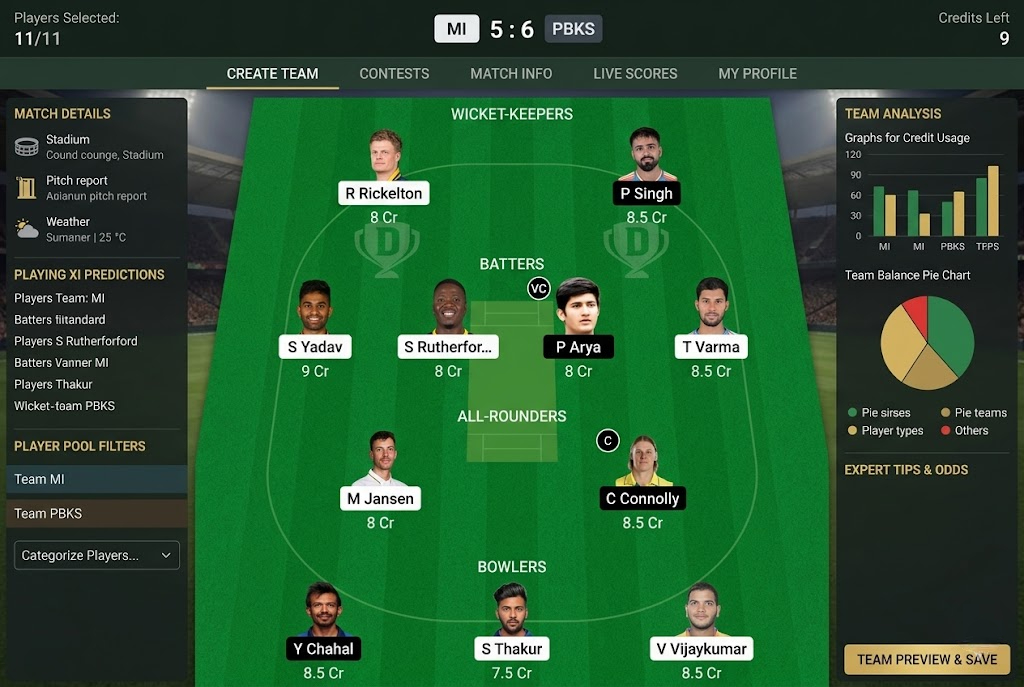Filter player pool by Team MI

tap(97, 479)
